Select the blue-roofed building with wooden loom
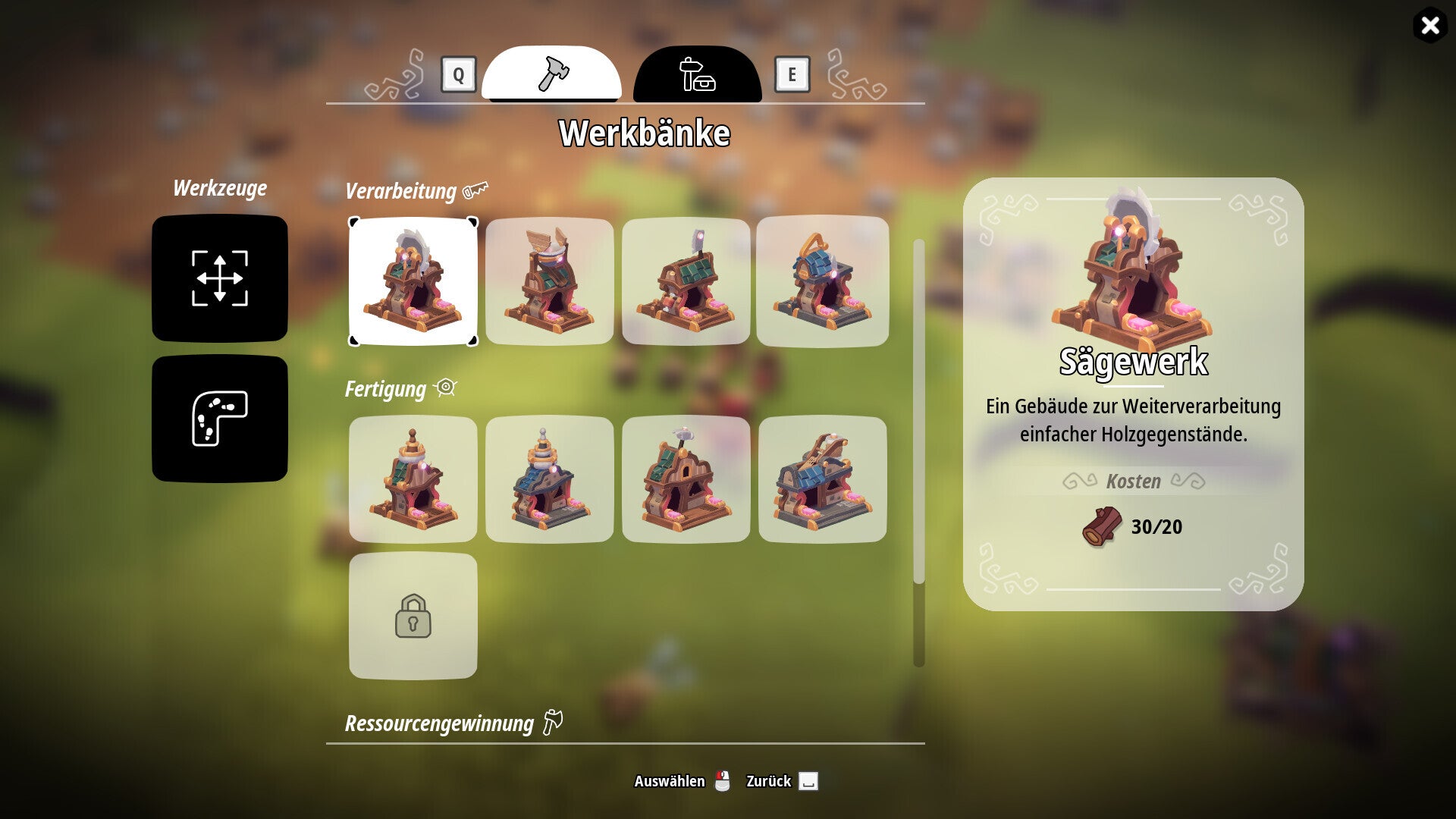 tap(823, 479)
